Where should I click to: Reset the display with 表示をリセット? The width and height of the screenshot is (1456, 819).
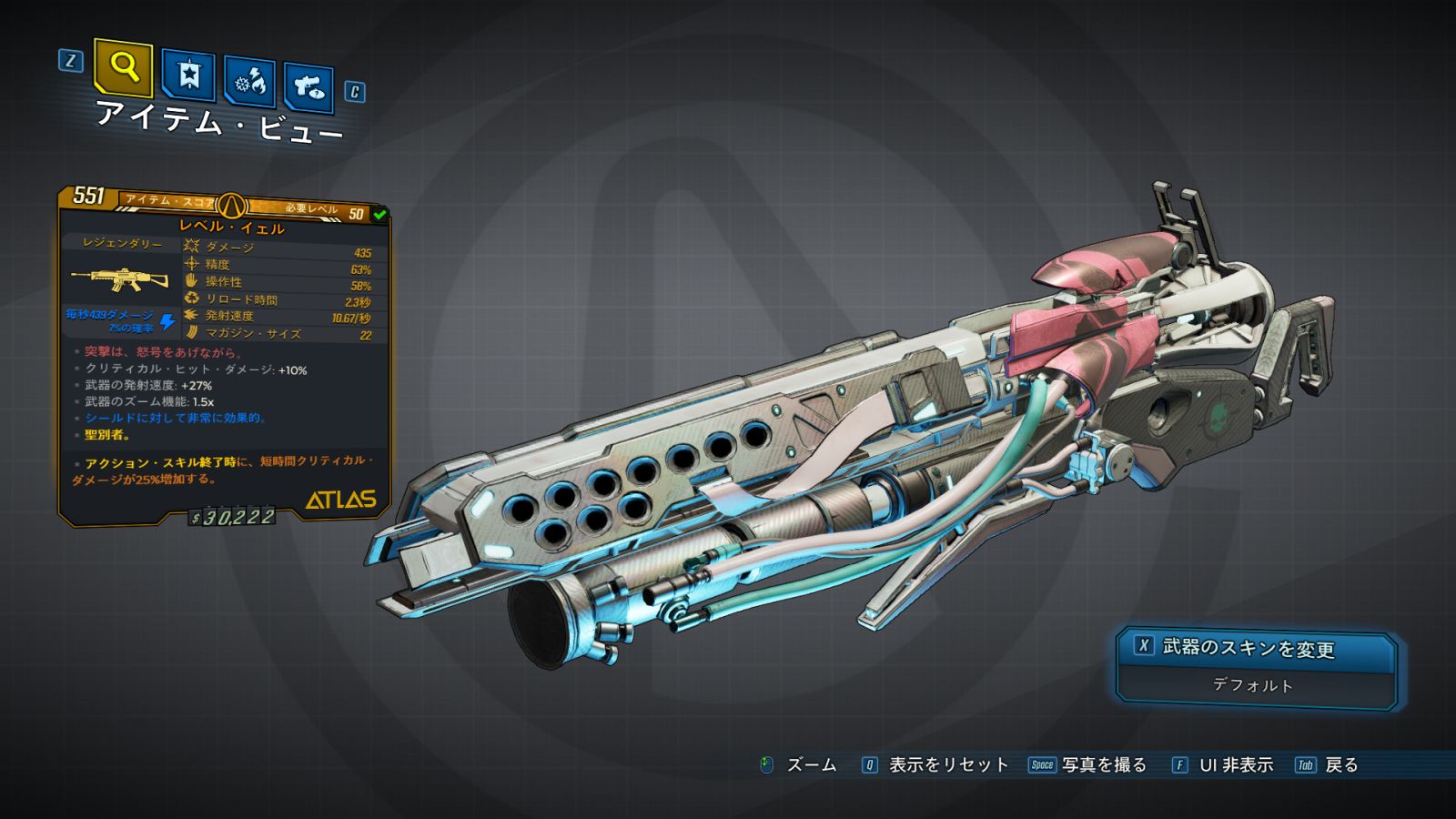pyautogui.click(x=936, y=765)
